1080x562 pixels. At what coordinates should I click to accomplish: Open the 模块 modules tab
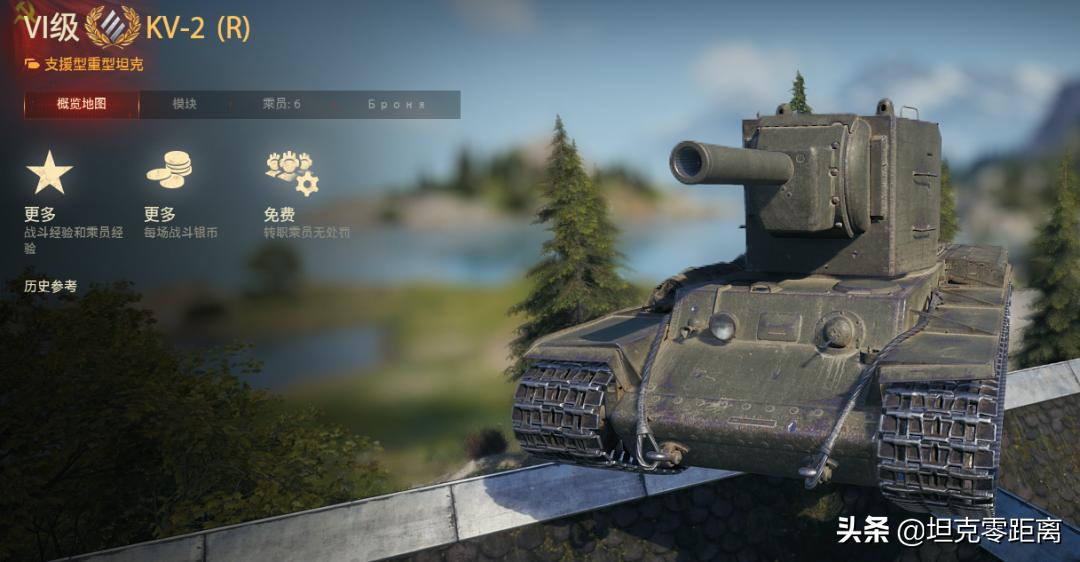pyautogui.click(x=185, y=104)
